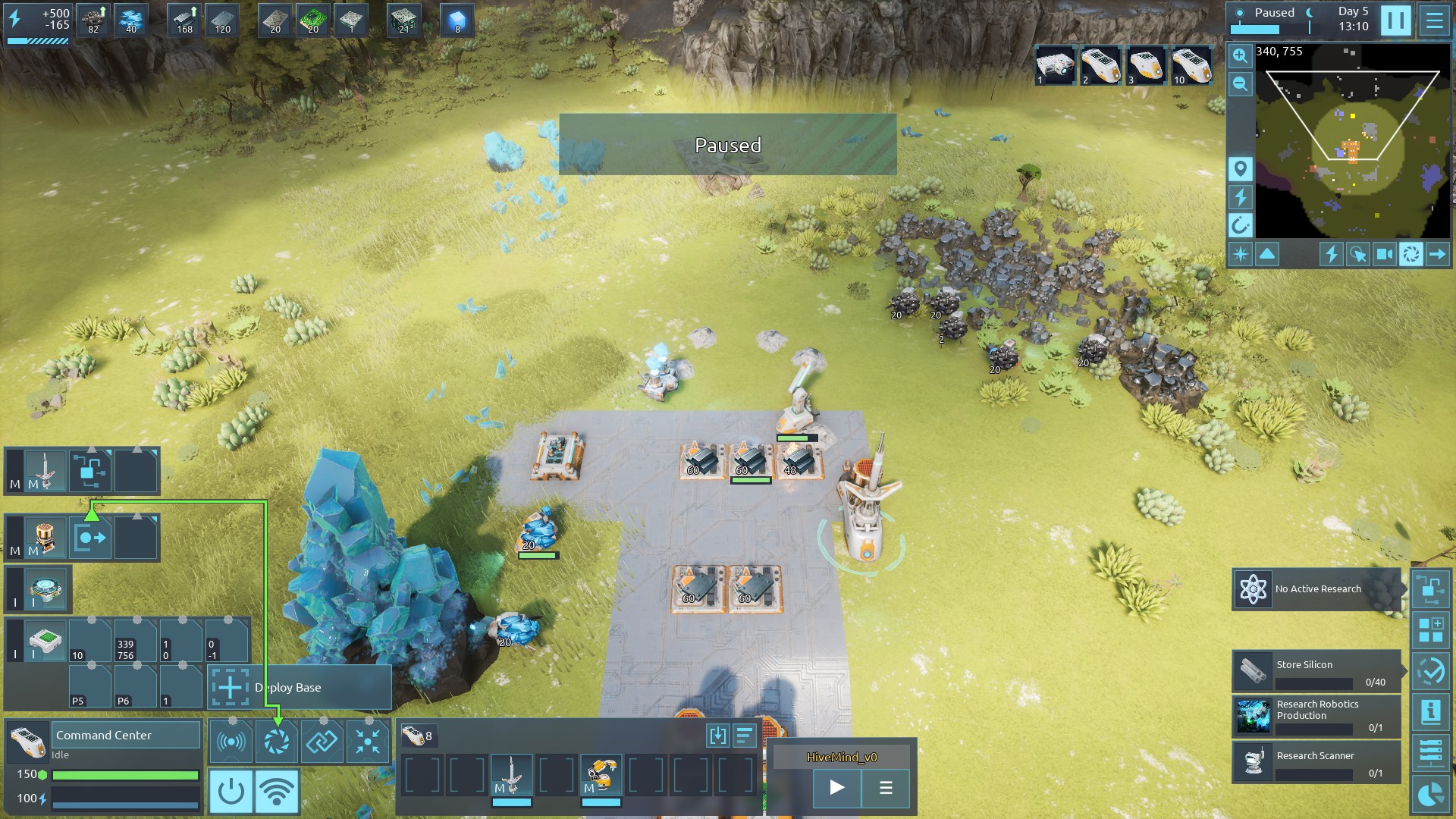Toggle the magnet button beside the minimap
Screen dimensions: 1456x819
[x=1240, y=225]
